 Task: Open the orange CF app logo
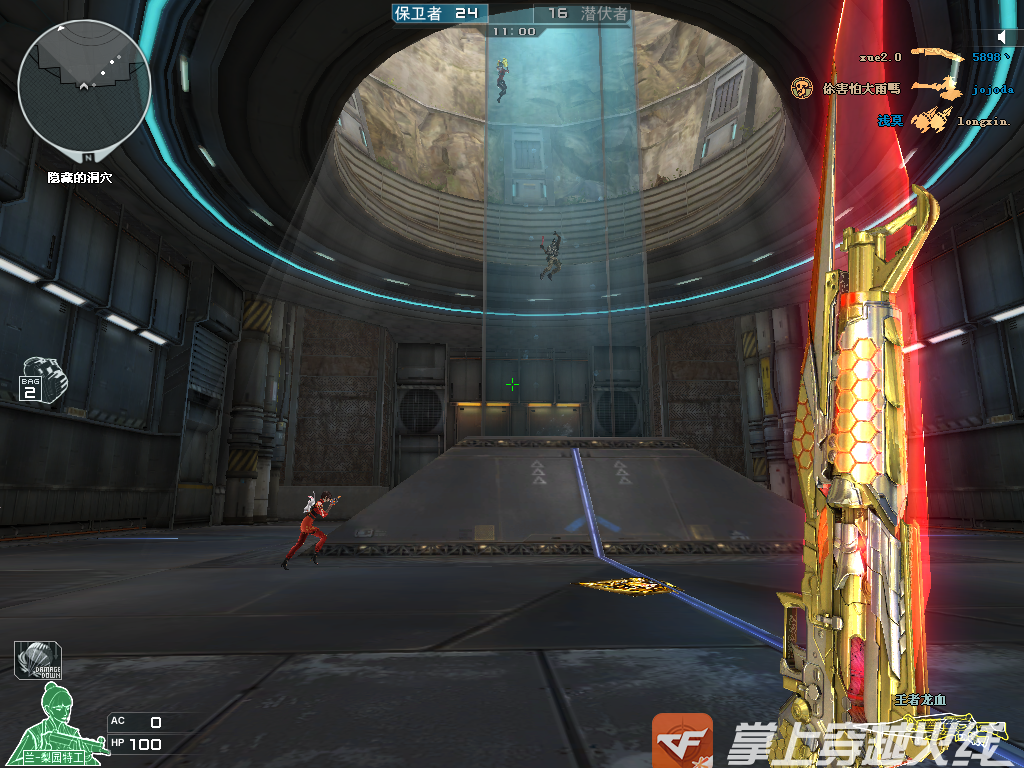pos(682,741)
